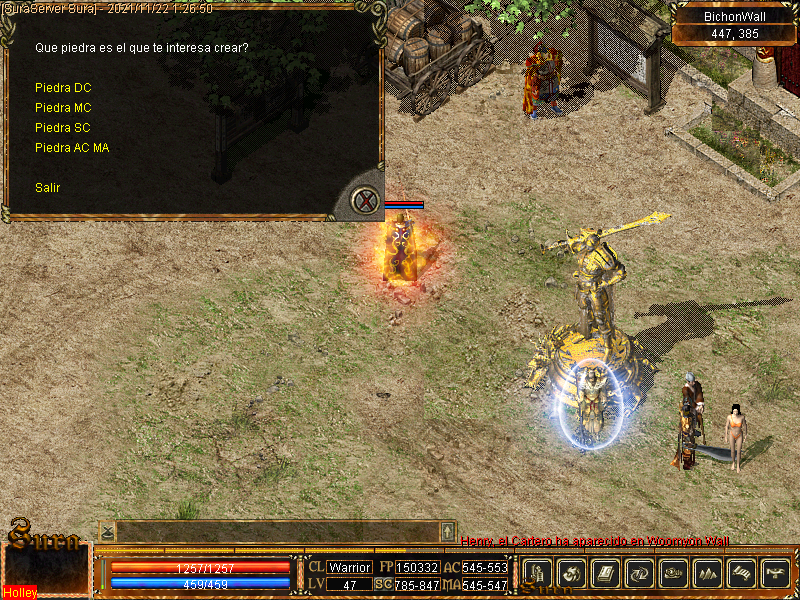Click the winged emblem toolbar icon
Viewport: 800px width, 600px height.
coord(776,573)
